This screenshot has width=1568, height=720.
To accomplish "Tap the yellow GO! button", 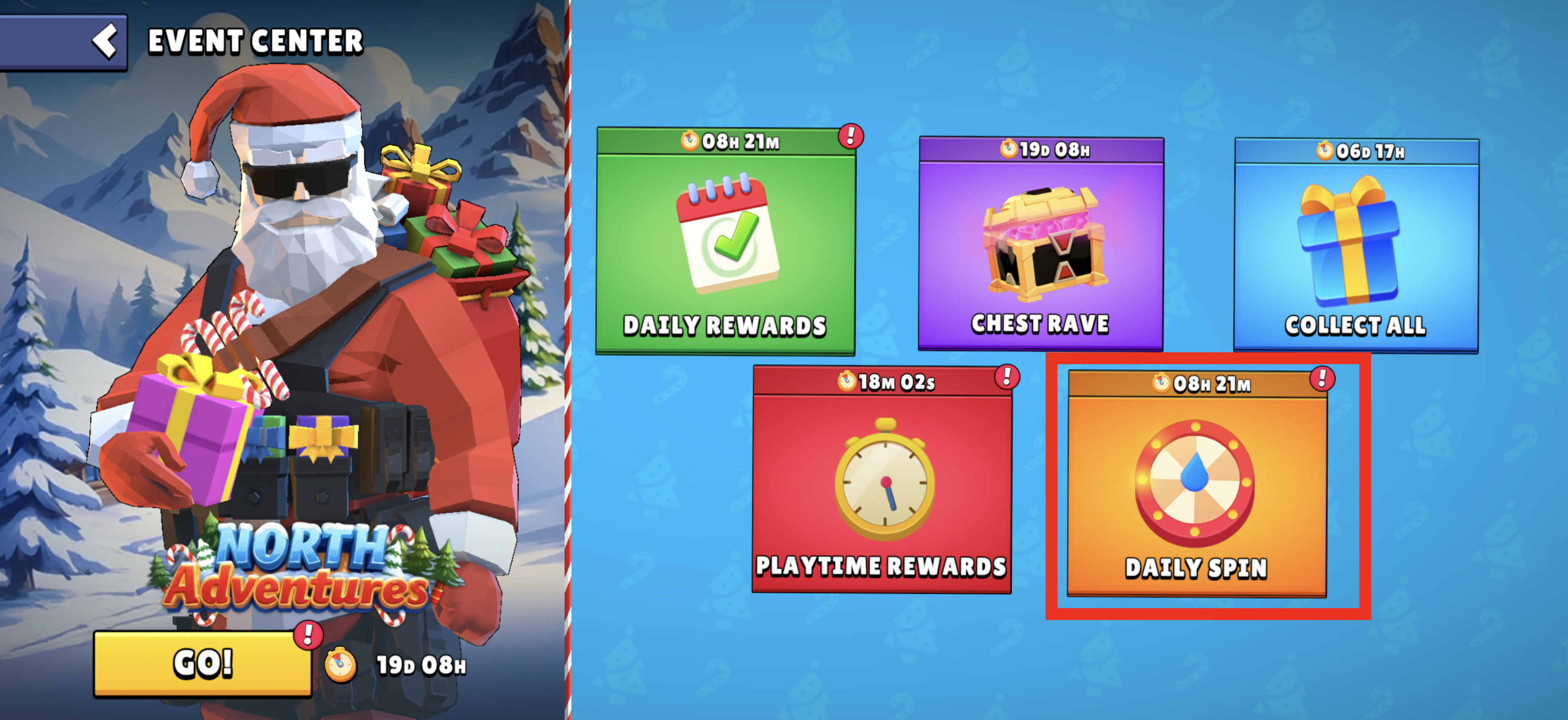I will tap(203, 663).
